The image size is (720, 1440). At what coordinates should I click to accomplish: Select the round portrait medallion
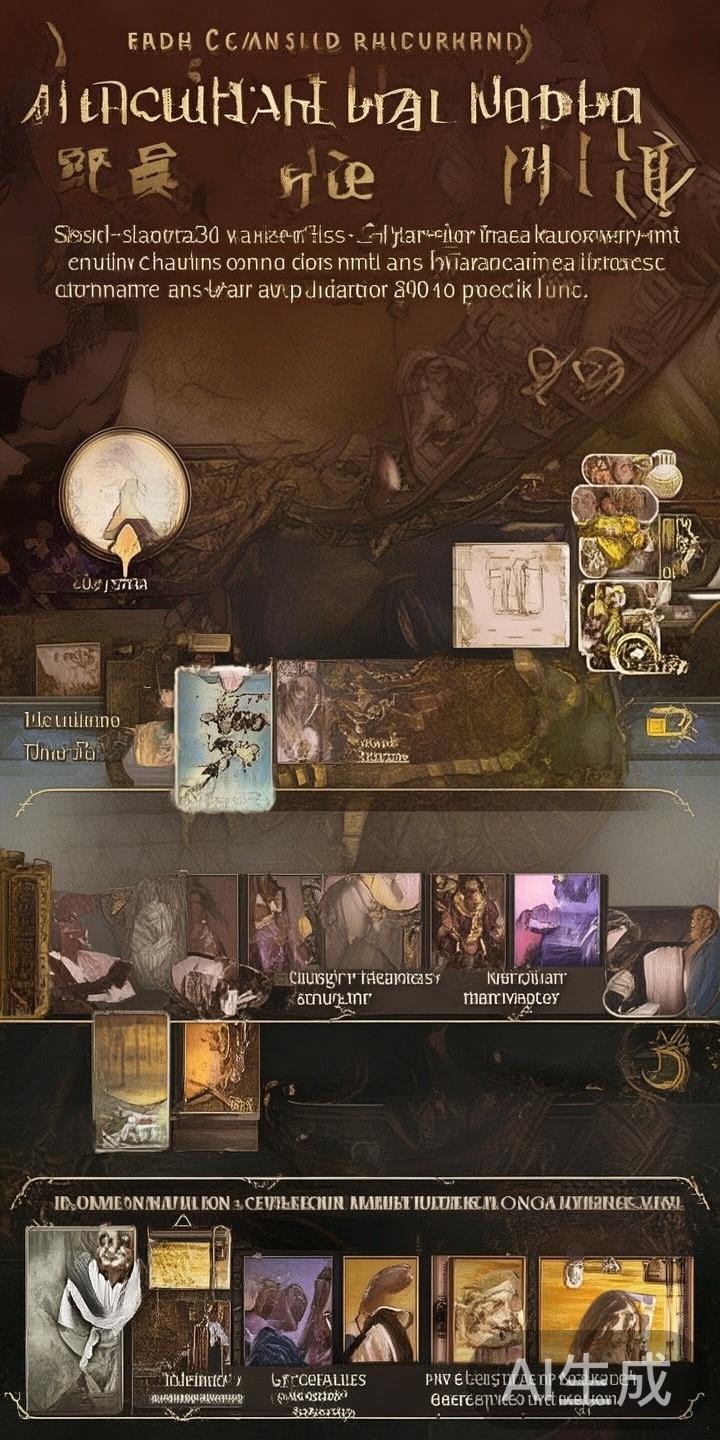click(124, 492)
